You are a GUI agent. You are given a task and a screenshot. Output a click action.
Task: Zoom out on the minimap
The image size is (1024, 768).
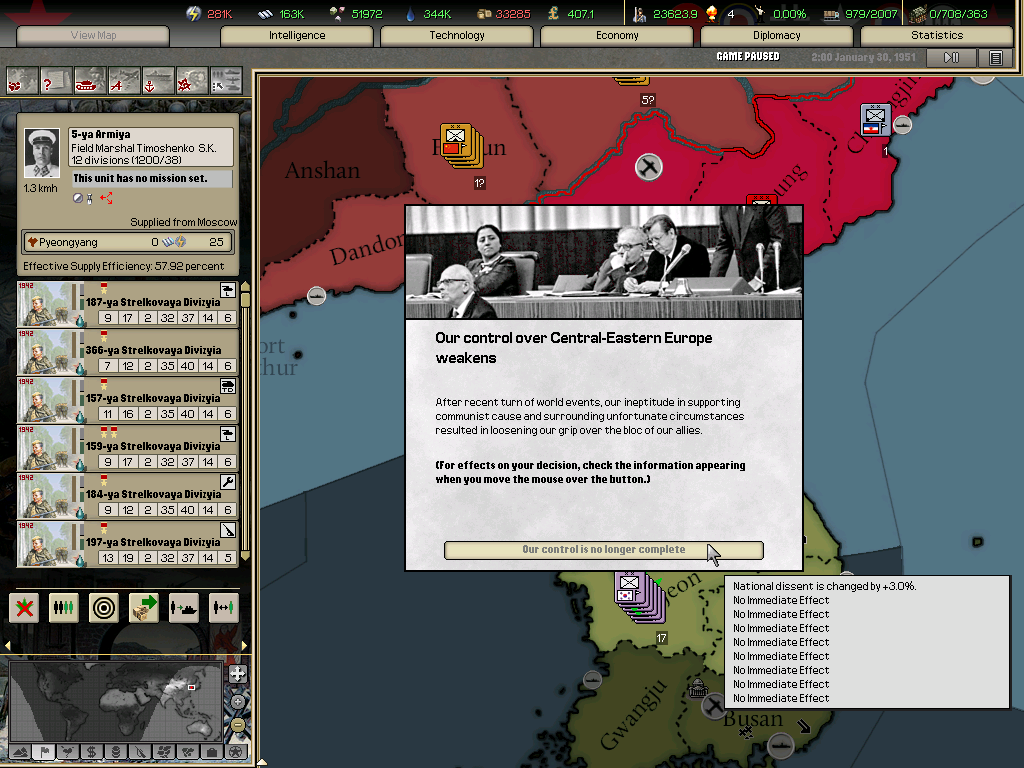click(x=238, y=724)
